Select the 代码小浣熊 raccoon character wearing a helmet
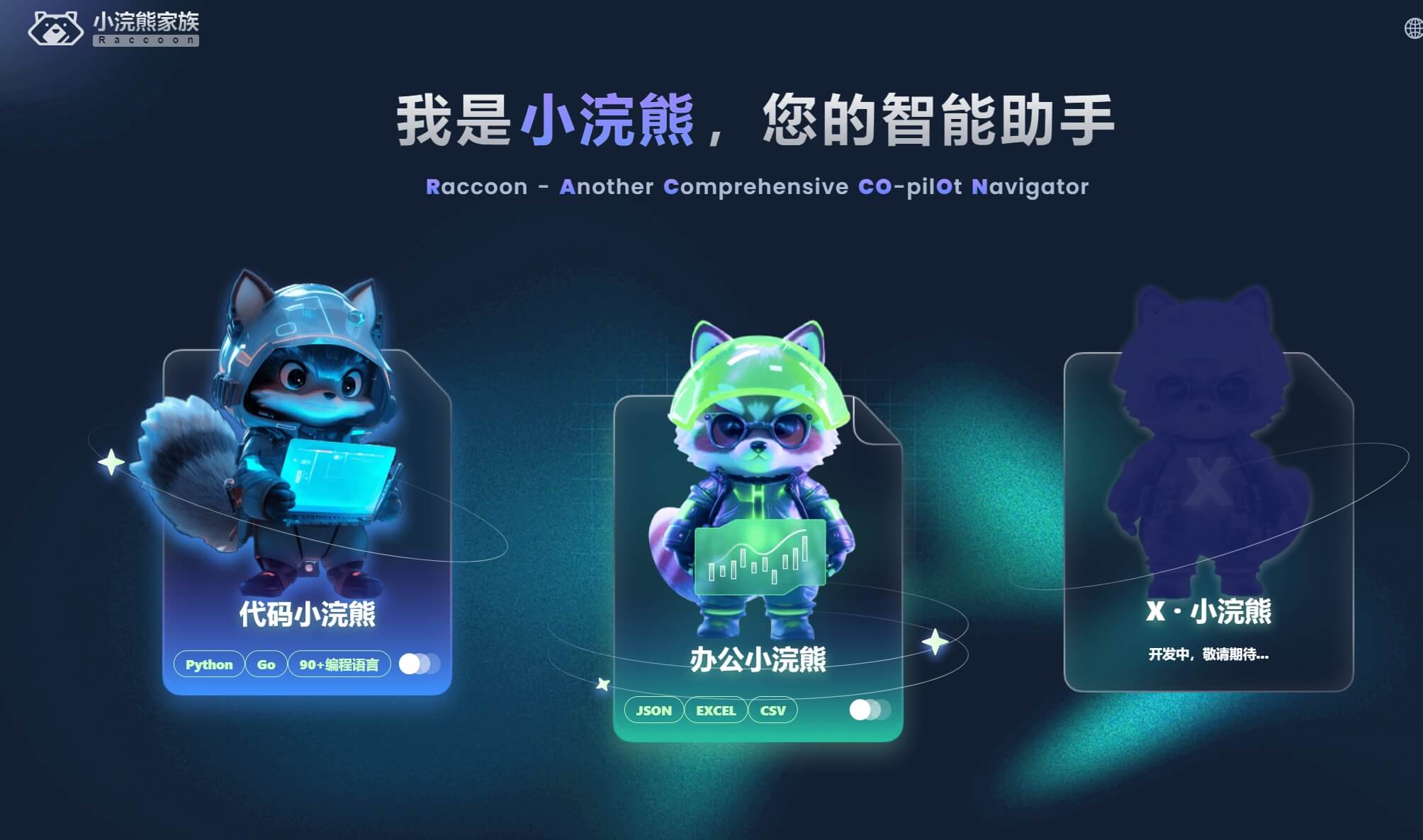 [x=305, y=425]
